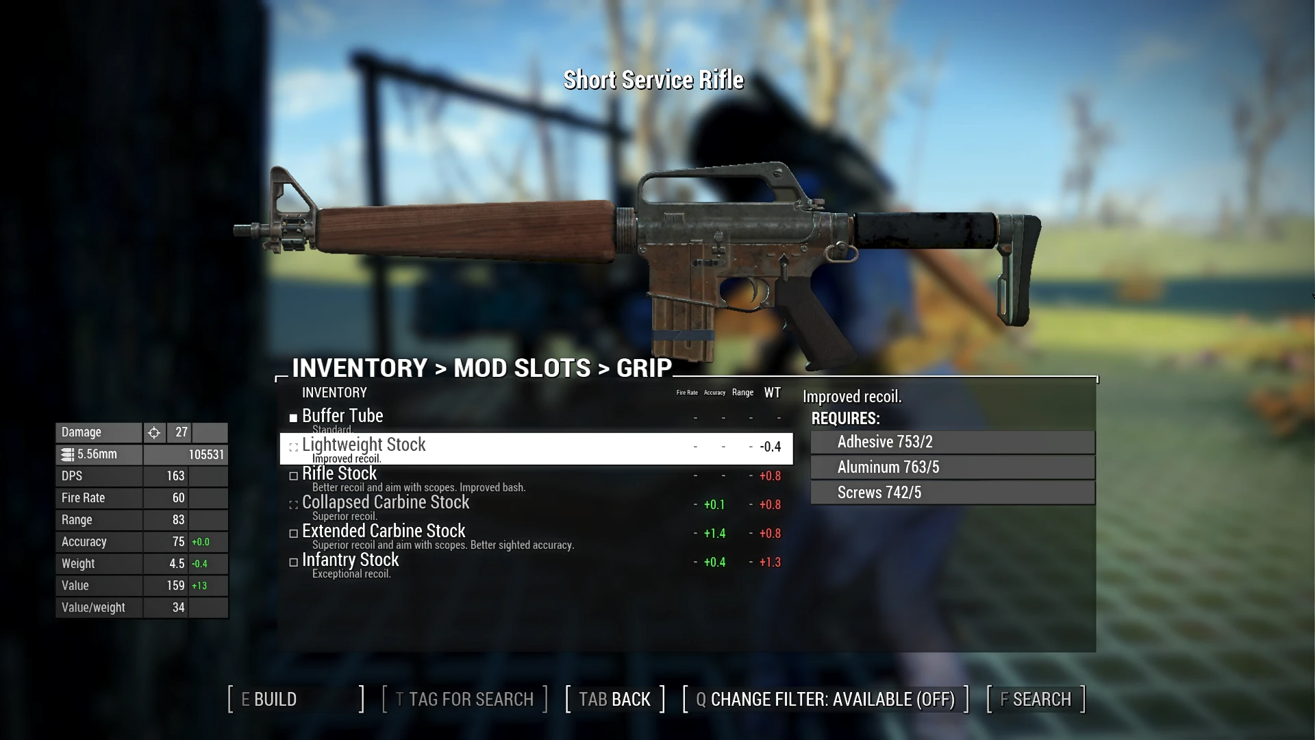Select the Aluminum requirement row

click(952, 467)
